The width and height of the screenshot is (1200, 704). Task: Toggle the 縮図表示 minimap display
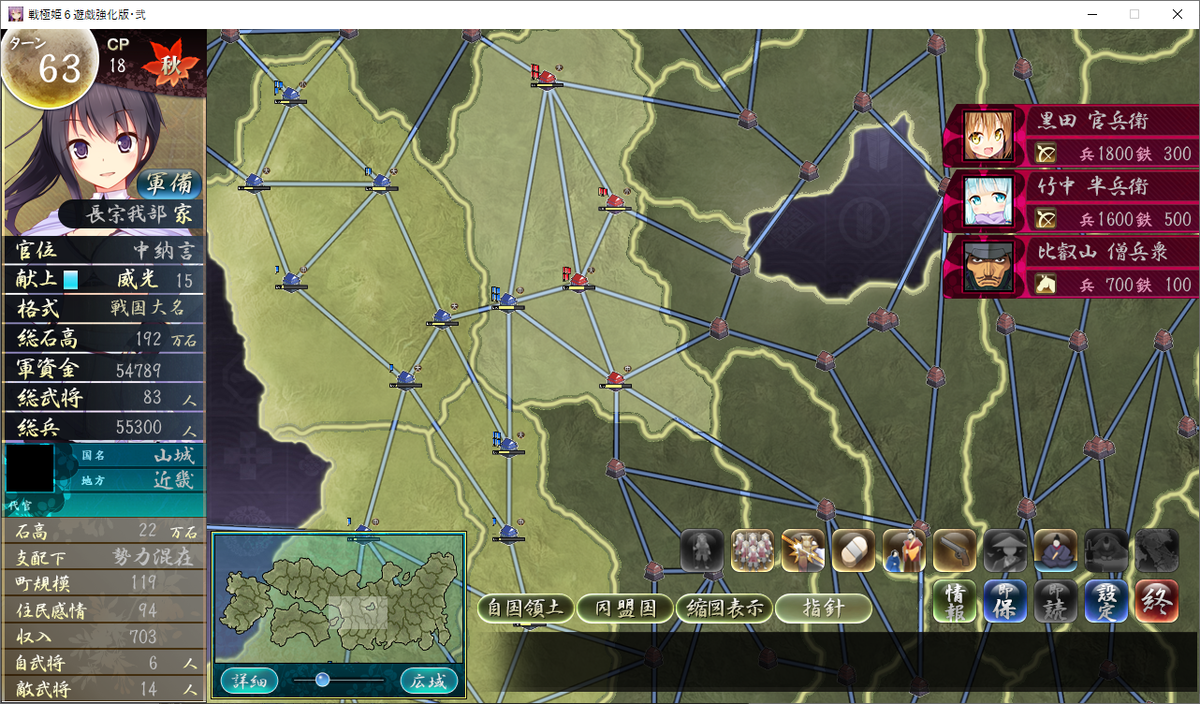(x=724, y=607)
